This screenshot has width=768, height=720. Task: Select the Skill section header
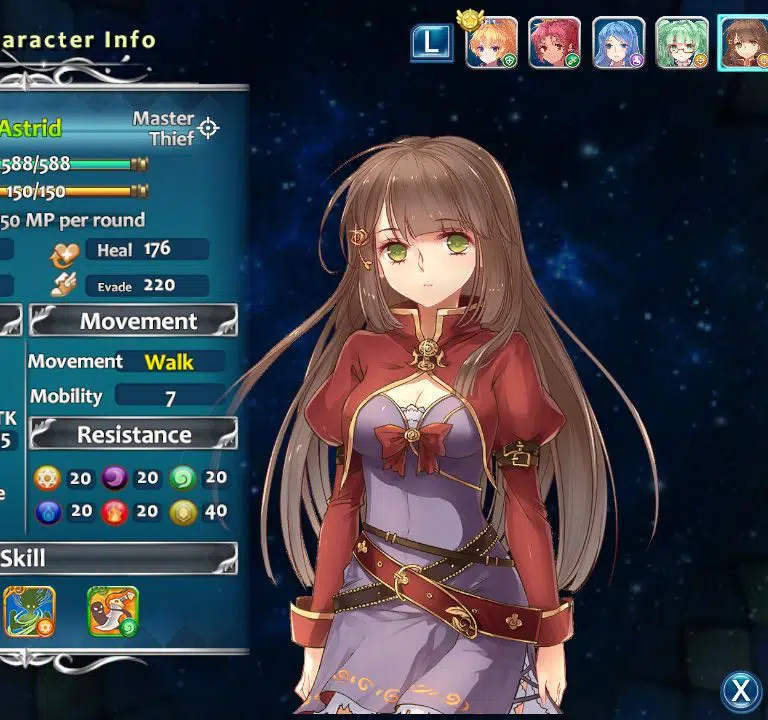(x=118, y=558)
